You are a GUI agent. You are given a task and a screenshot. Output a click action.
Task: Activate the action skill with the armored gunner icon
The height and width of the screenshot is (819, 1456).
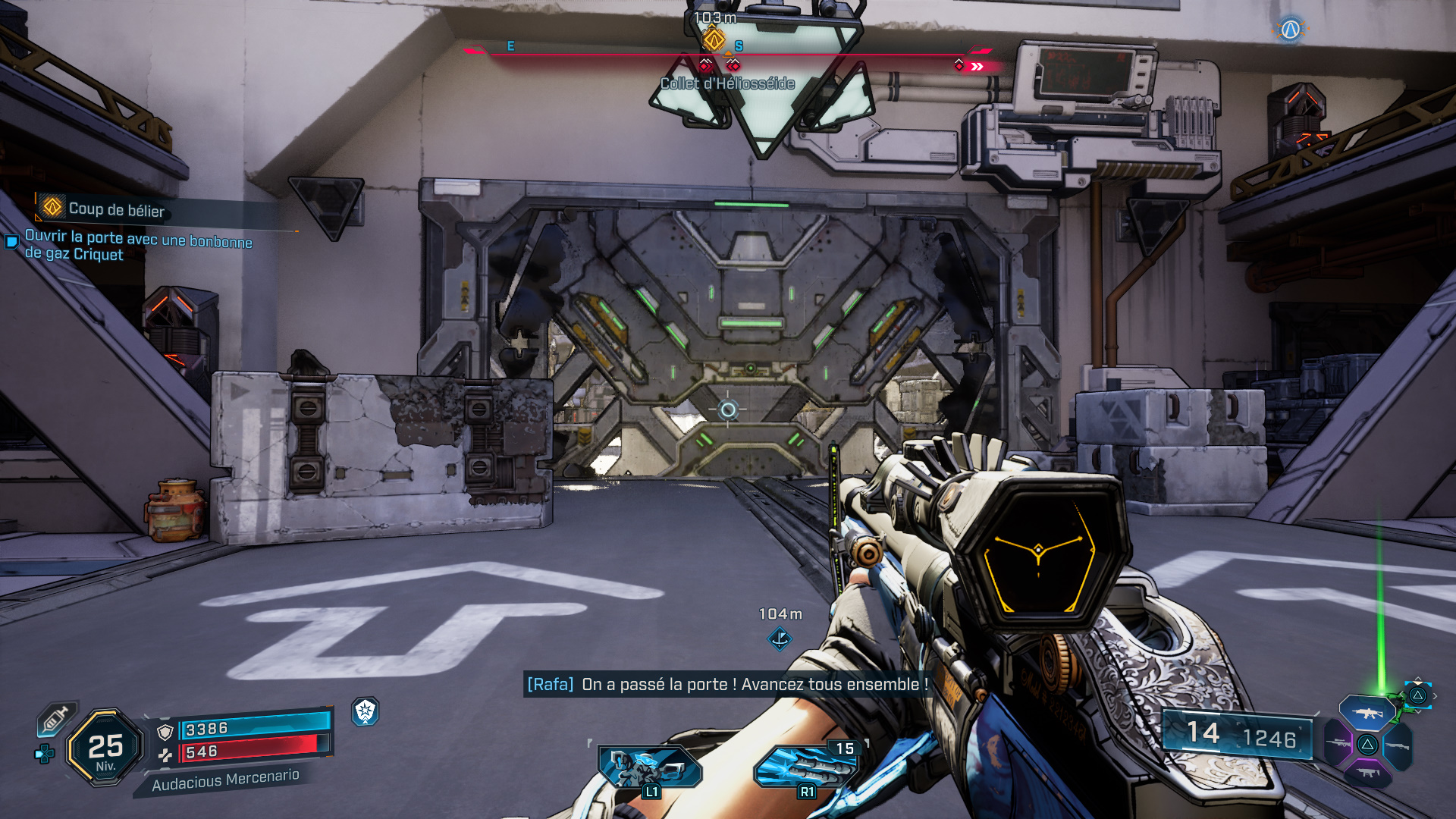coord(649,767)
